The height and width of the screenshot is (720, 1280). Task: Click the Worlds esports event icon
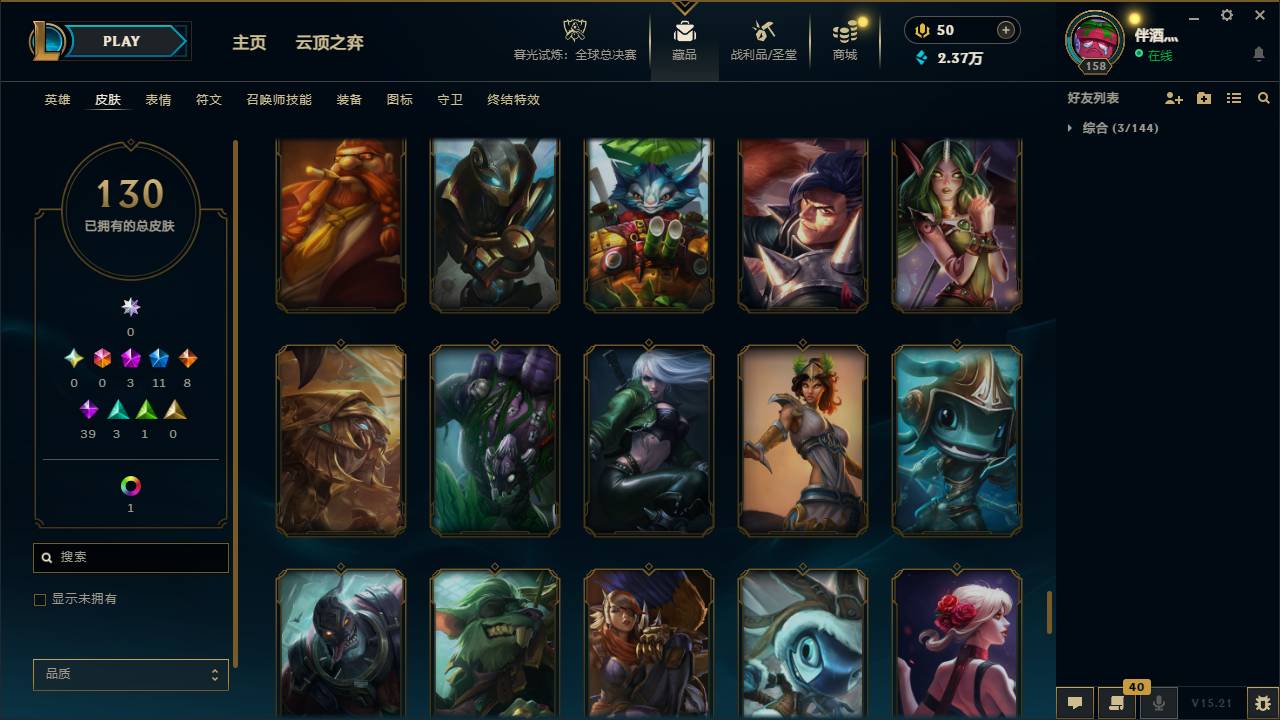[x=573, y=30]
